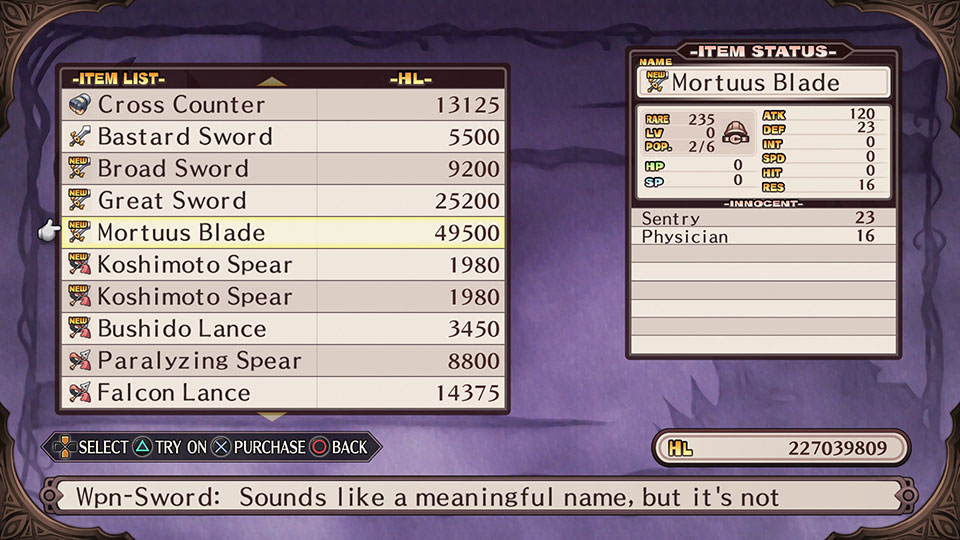The image size is (960, 540).
Task: Select the Bushido Lance entry
Action: (x=284, y=329)
